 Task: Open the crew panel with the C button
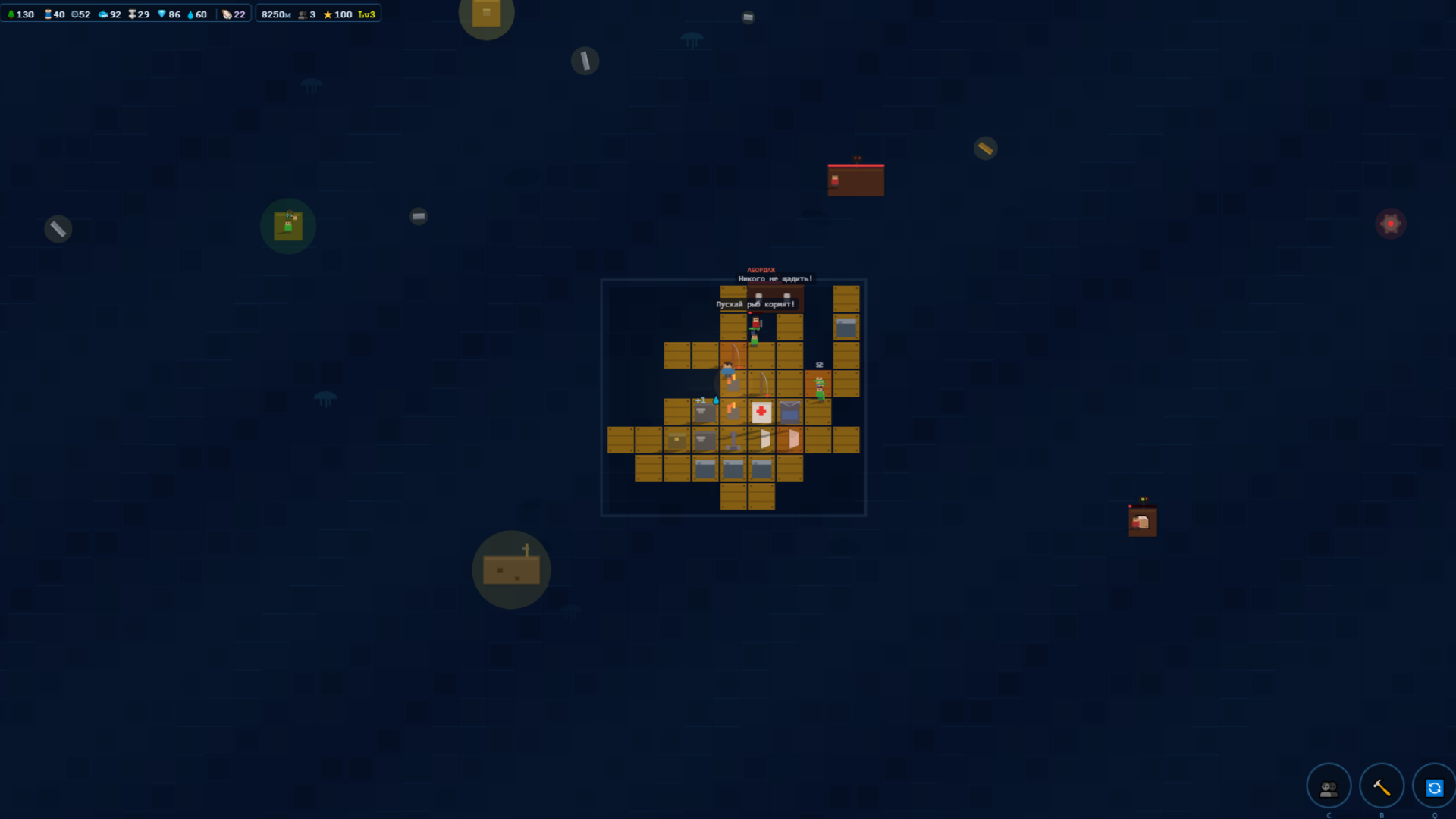[1328, 786]
